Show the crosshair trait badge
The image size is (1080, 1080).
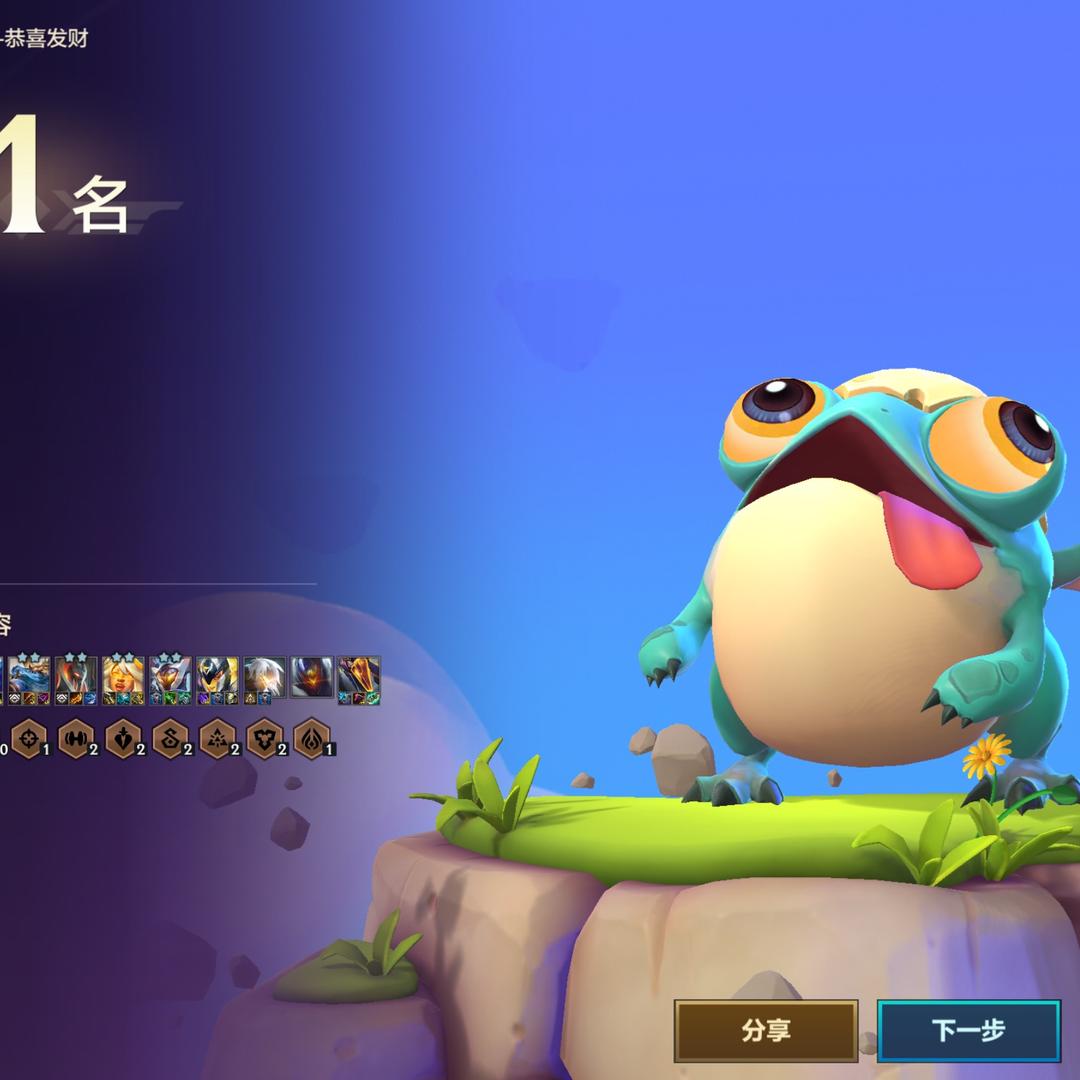tap(28, 739)
